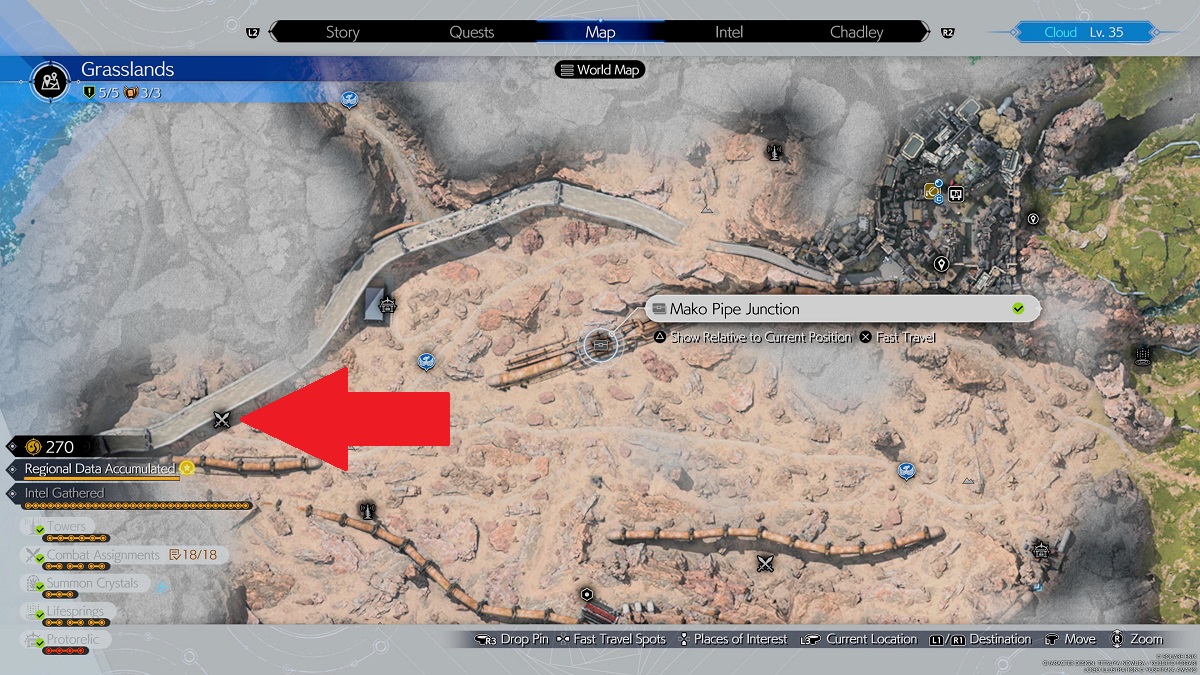Show the World Map view
Image resolution: width=1200 pixels, height=675 pixels.
click(600, 70)
